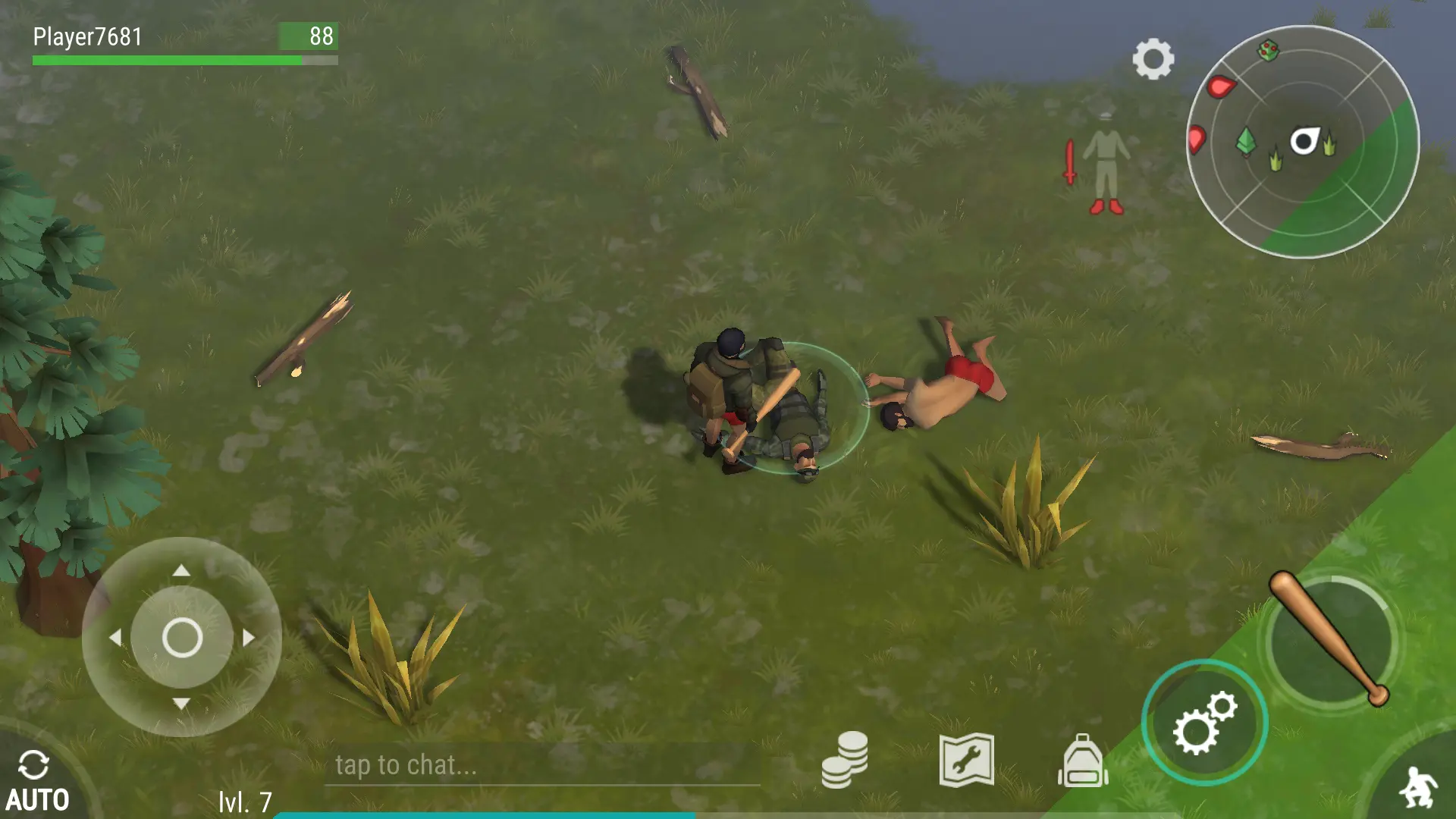
Task: Open the backpack inventory
Action: (1082, 761)
